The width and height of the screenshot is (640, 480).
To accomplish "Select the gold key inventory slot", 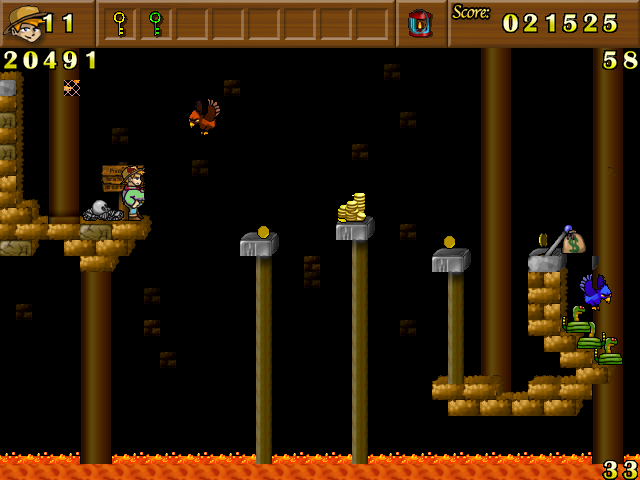I will (120, 22).
